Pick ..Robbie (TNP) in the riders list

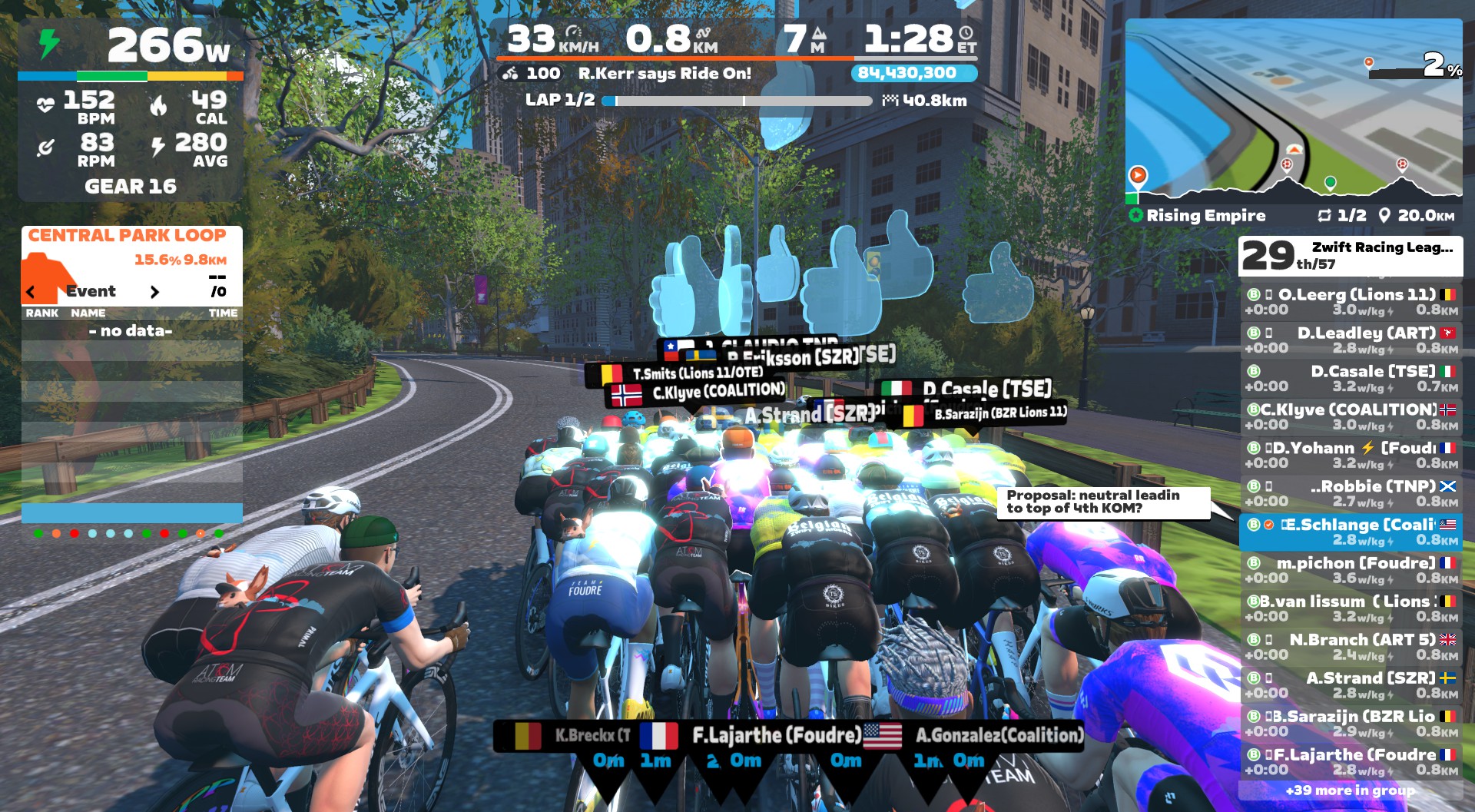coord(1351,494)
